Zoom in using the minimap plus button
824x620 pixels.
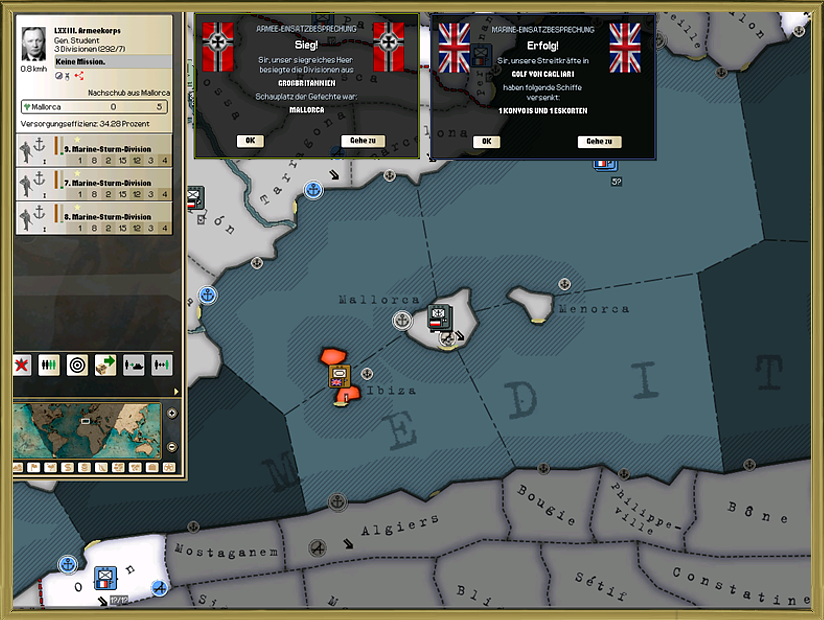(171, 413)
